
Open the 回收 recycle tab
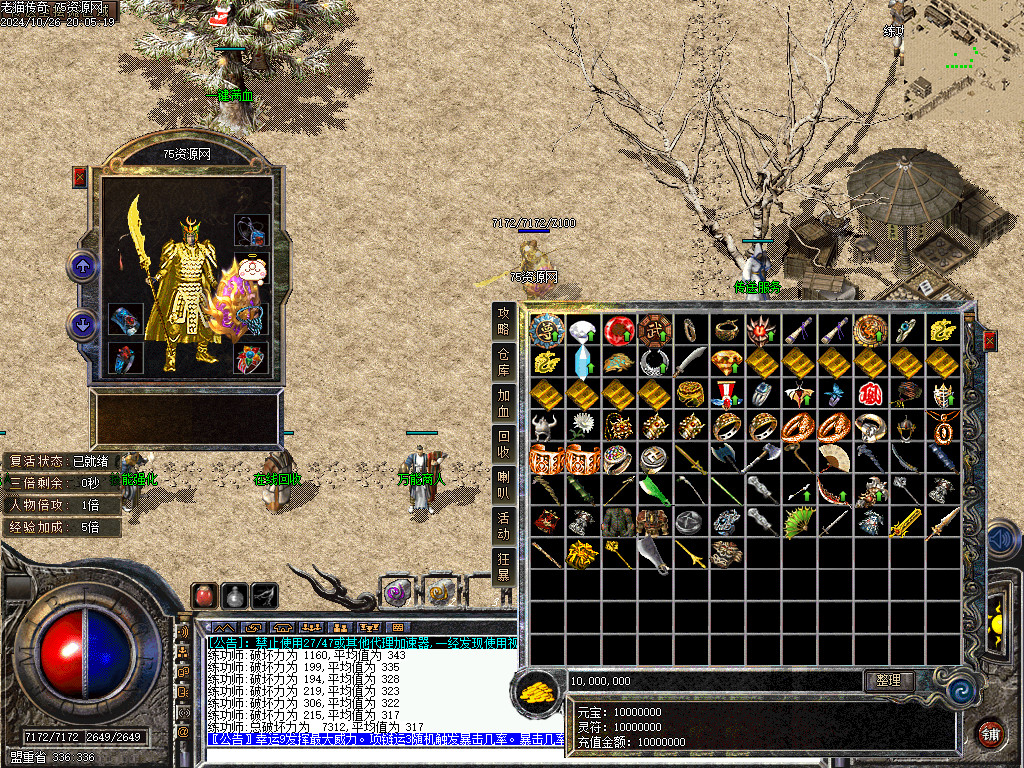(x=504, y=444)
